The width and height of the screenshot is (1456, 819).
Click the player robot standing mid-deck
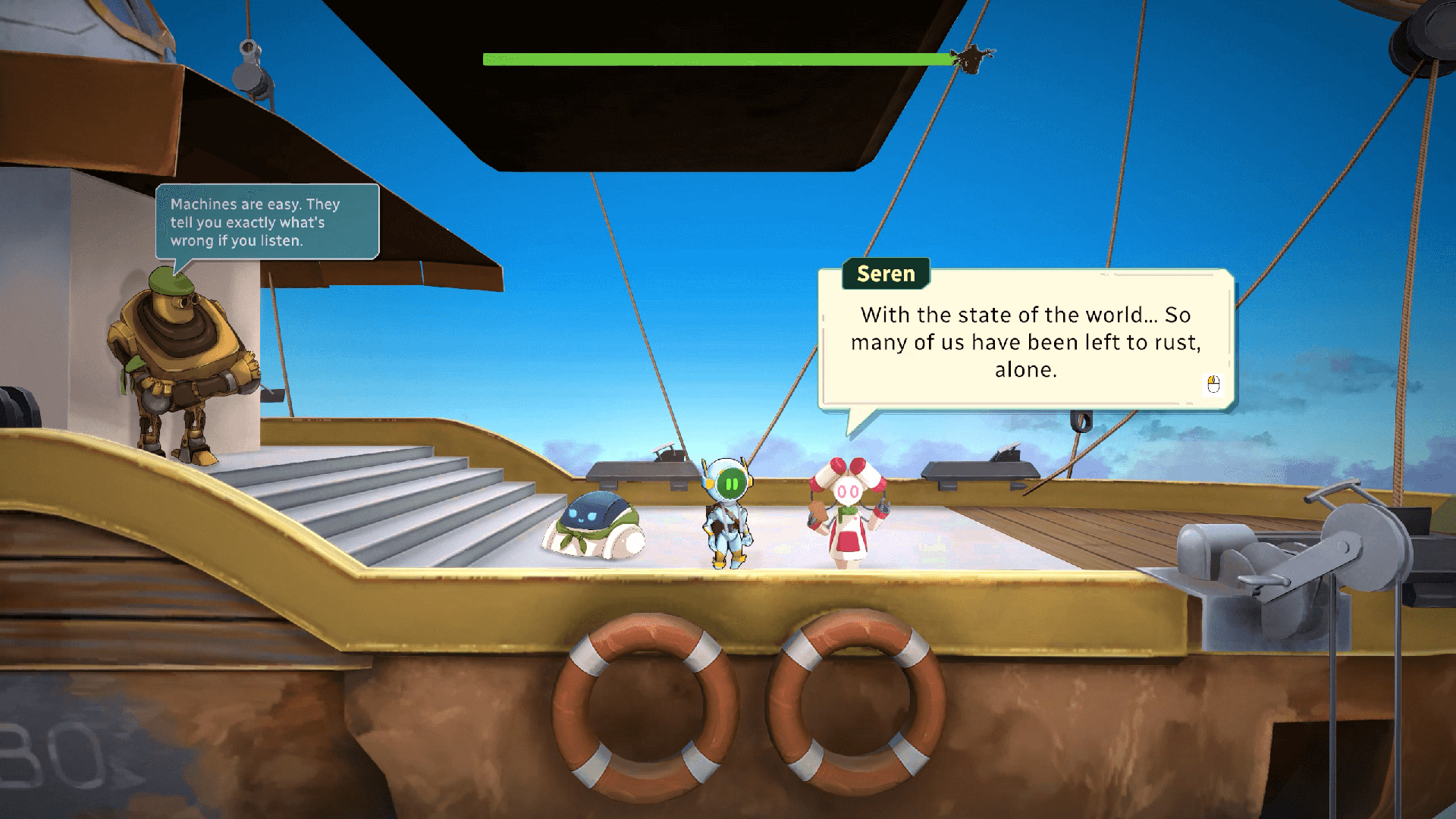click(x=728, y=516)
